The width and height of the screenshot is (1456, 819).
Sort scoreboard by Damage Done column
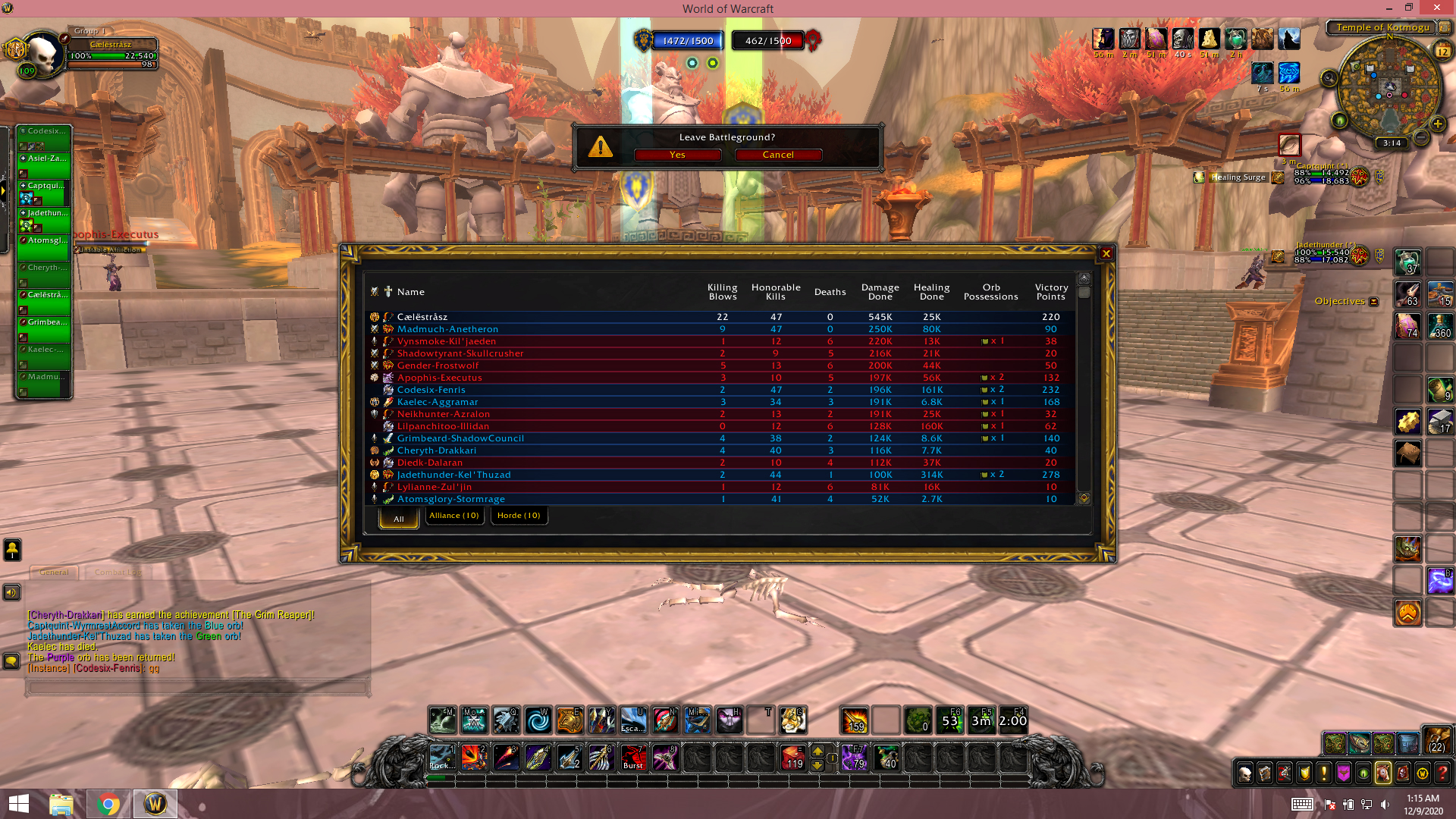pyautogui.click(x=880, y=292)
